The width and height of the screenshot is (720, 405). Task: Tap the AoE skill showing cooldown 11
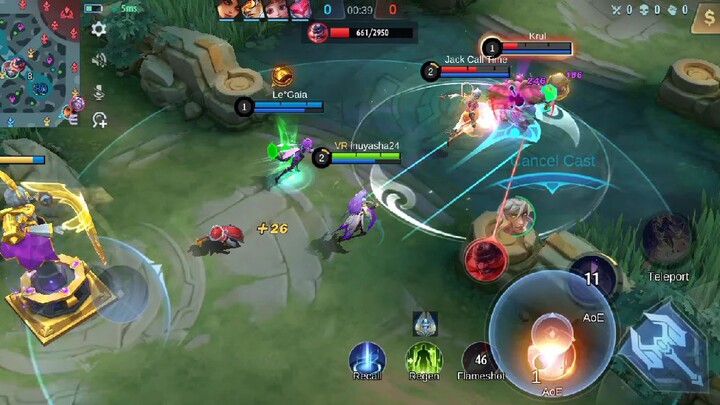point(592,280)
